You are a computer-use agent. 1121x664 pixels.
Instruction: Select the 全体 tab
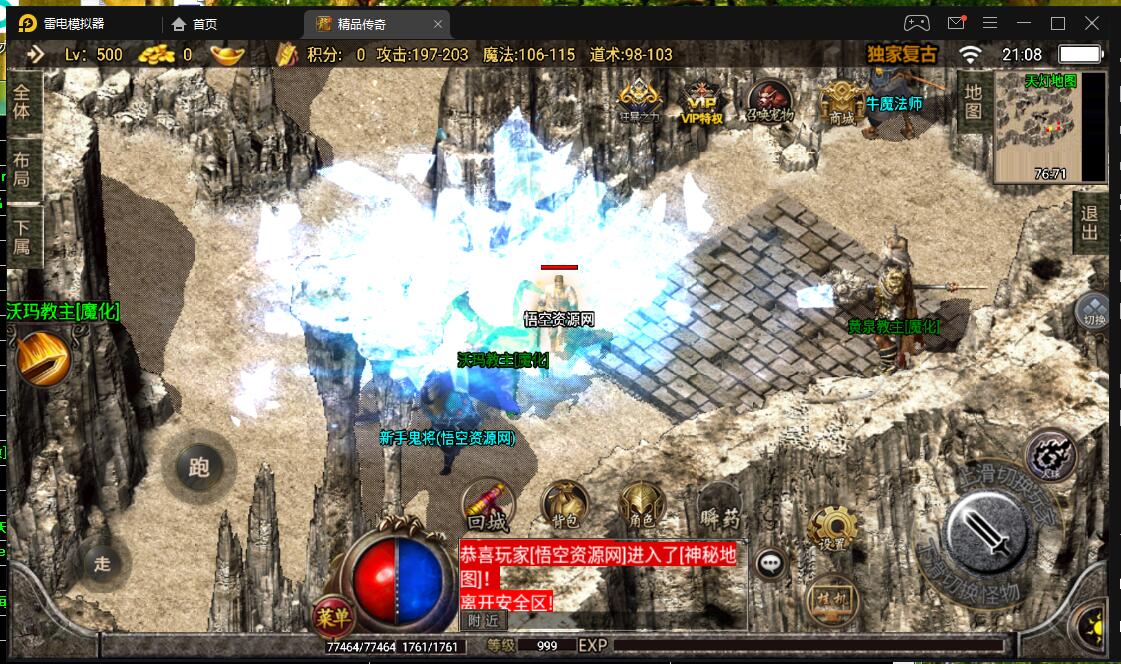(x=22, y=102)
